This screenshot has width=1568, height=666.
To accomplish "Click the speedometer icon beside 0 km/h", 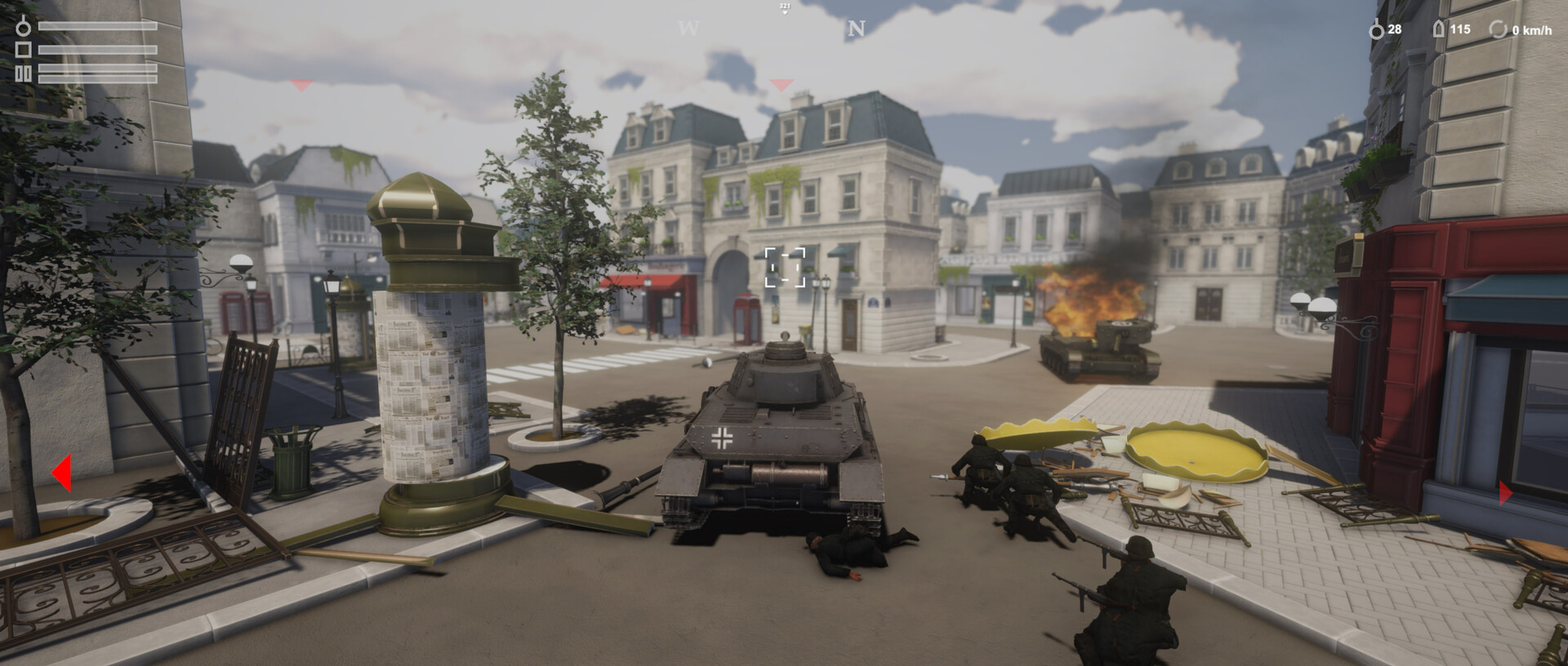I will click(1499, 29).
